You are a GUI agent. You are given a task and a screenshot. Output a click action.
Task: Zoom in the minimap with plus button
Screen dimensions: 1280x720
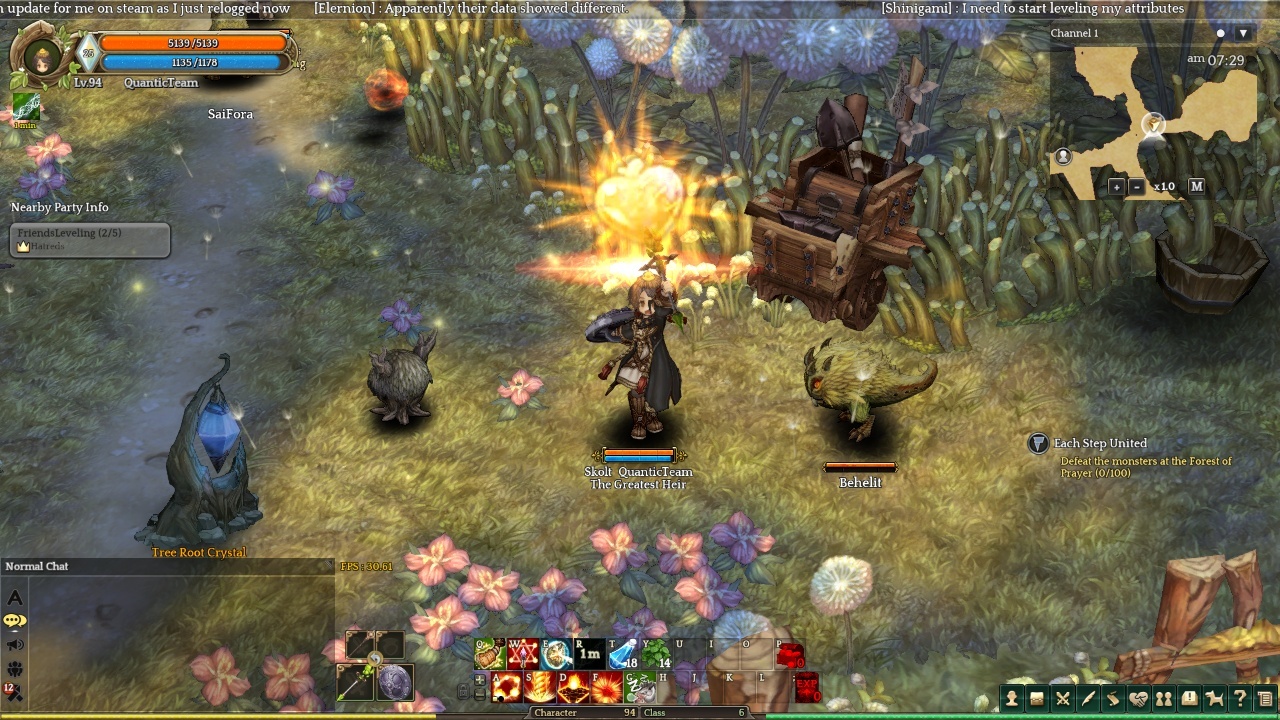point(1117,187)
